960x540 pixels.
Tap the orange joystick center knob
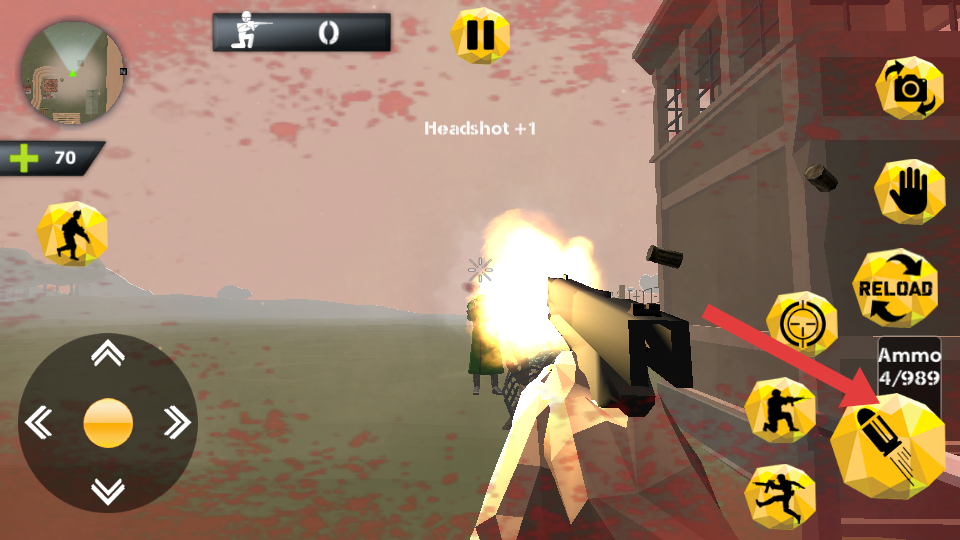point(108,422)
